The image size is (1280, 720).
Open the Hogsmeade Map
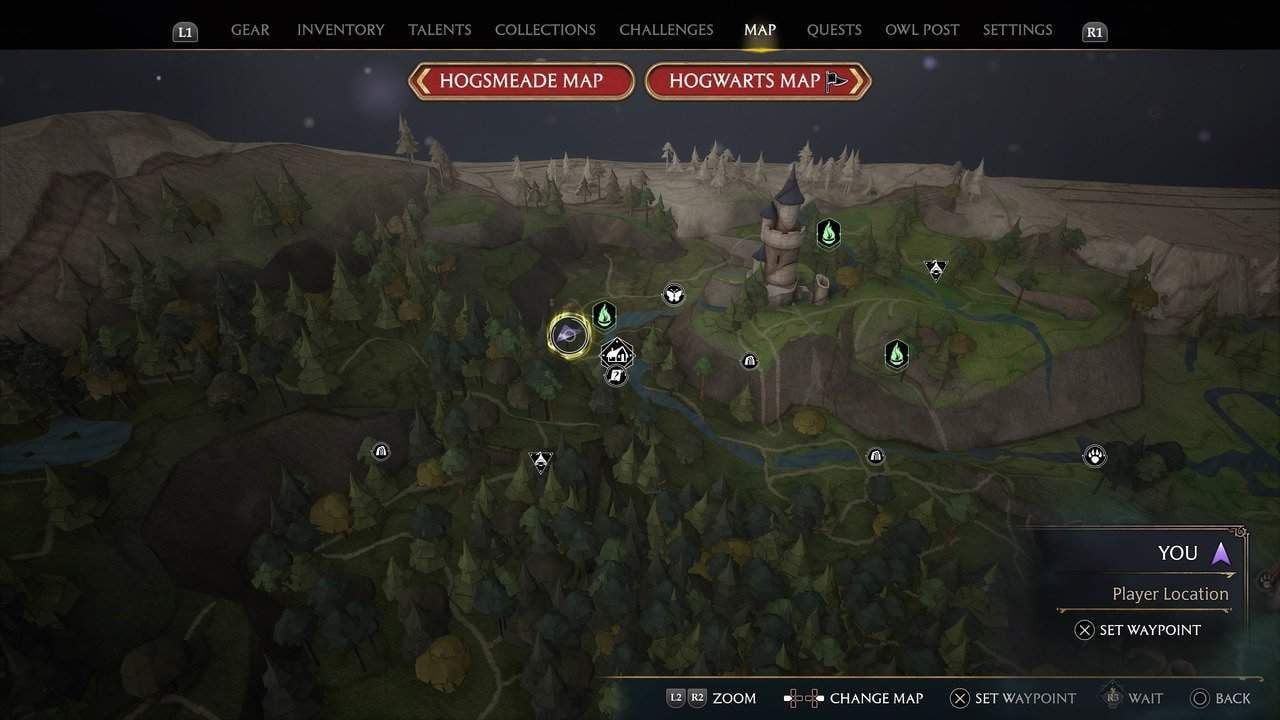(521, 81)
